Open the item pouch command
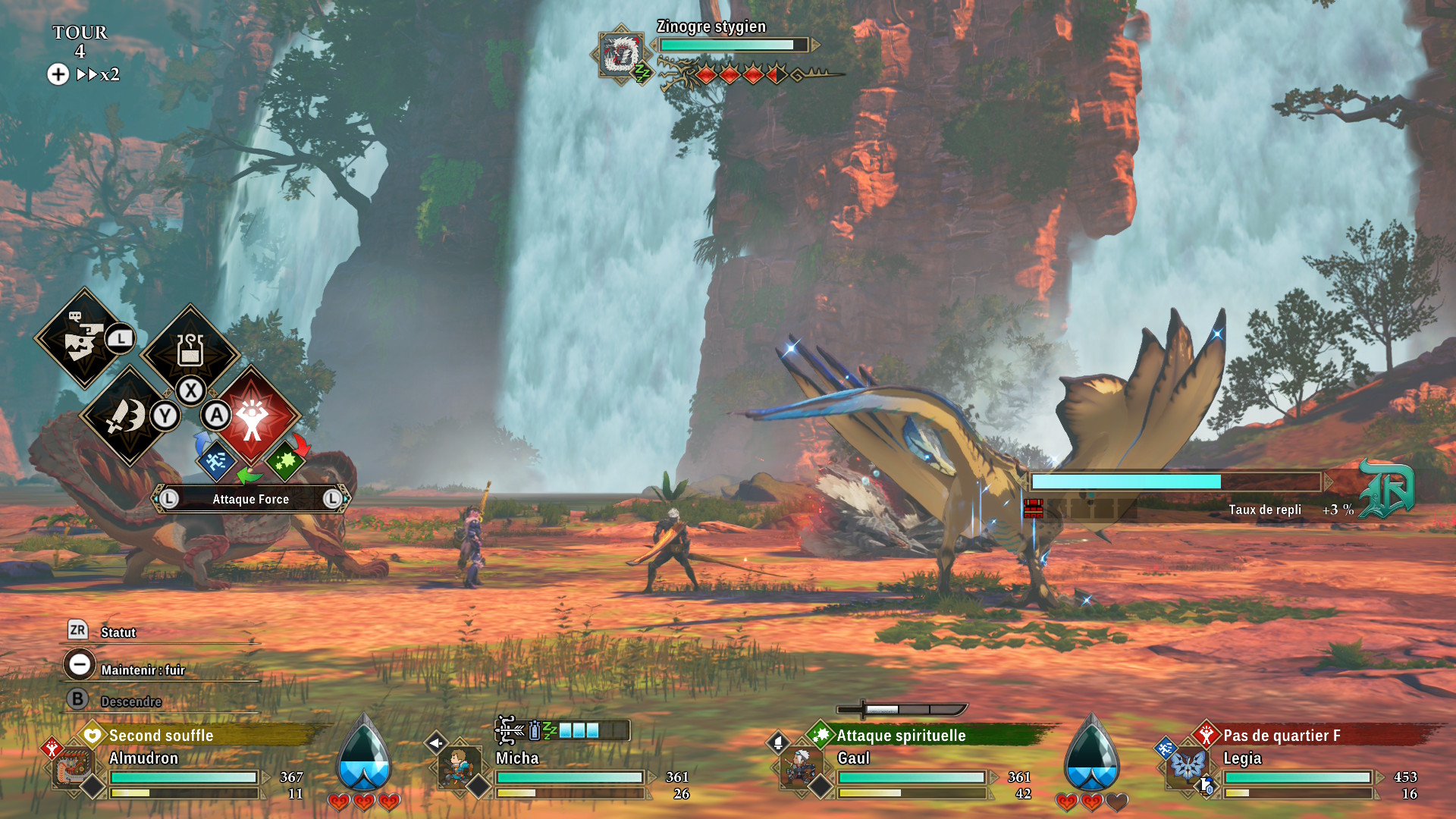The height and width of the screenshot is (819, 1456). click(x=190, y=351)
